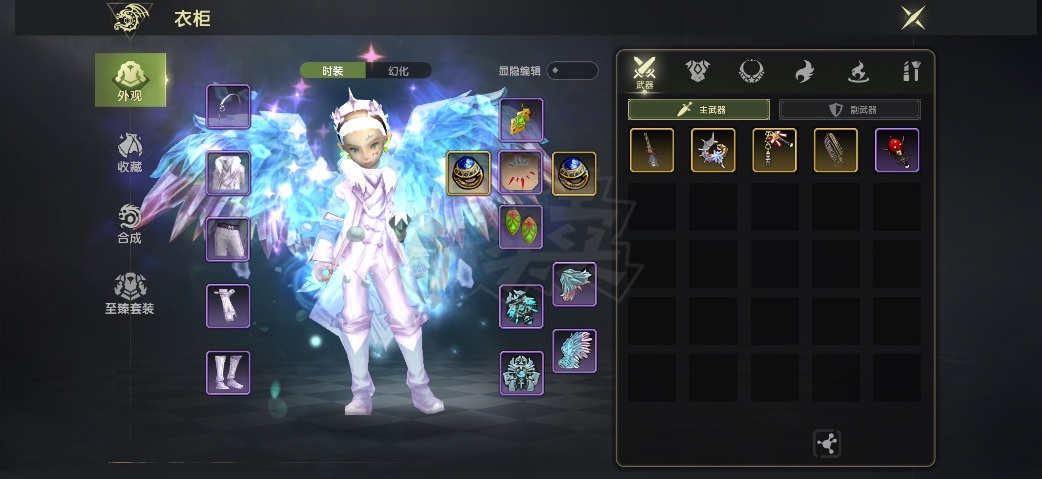
Task: Open the 至臻套装 premium set section
Action: click(130, 294)
